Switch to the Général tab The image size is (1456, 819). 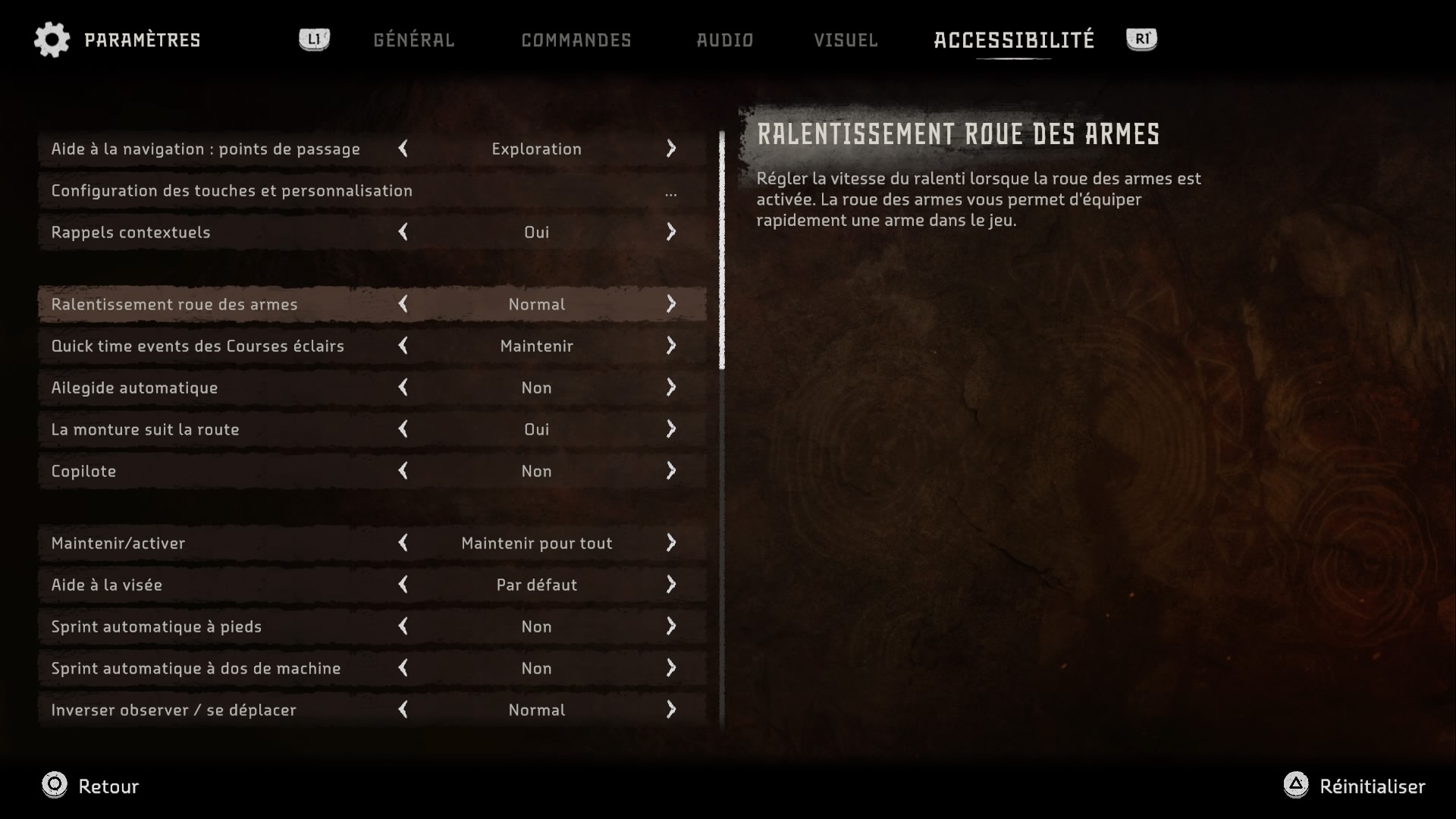(413, 40)
